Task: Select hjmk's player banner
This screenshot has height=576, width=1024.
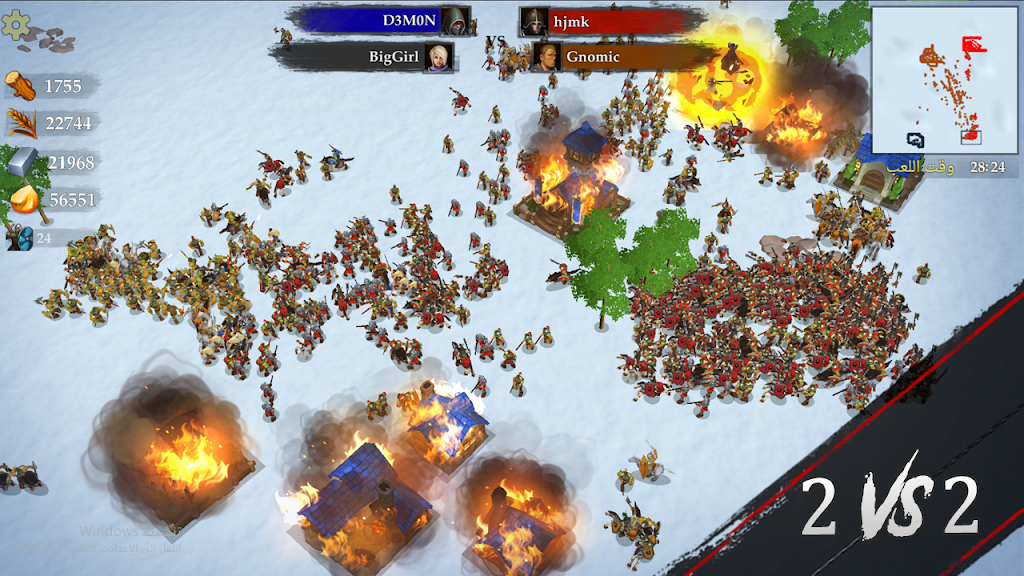Action: (x=610, y=20)
